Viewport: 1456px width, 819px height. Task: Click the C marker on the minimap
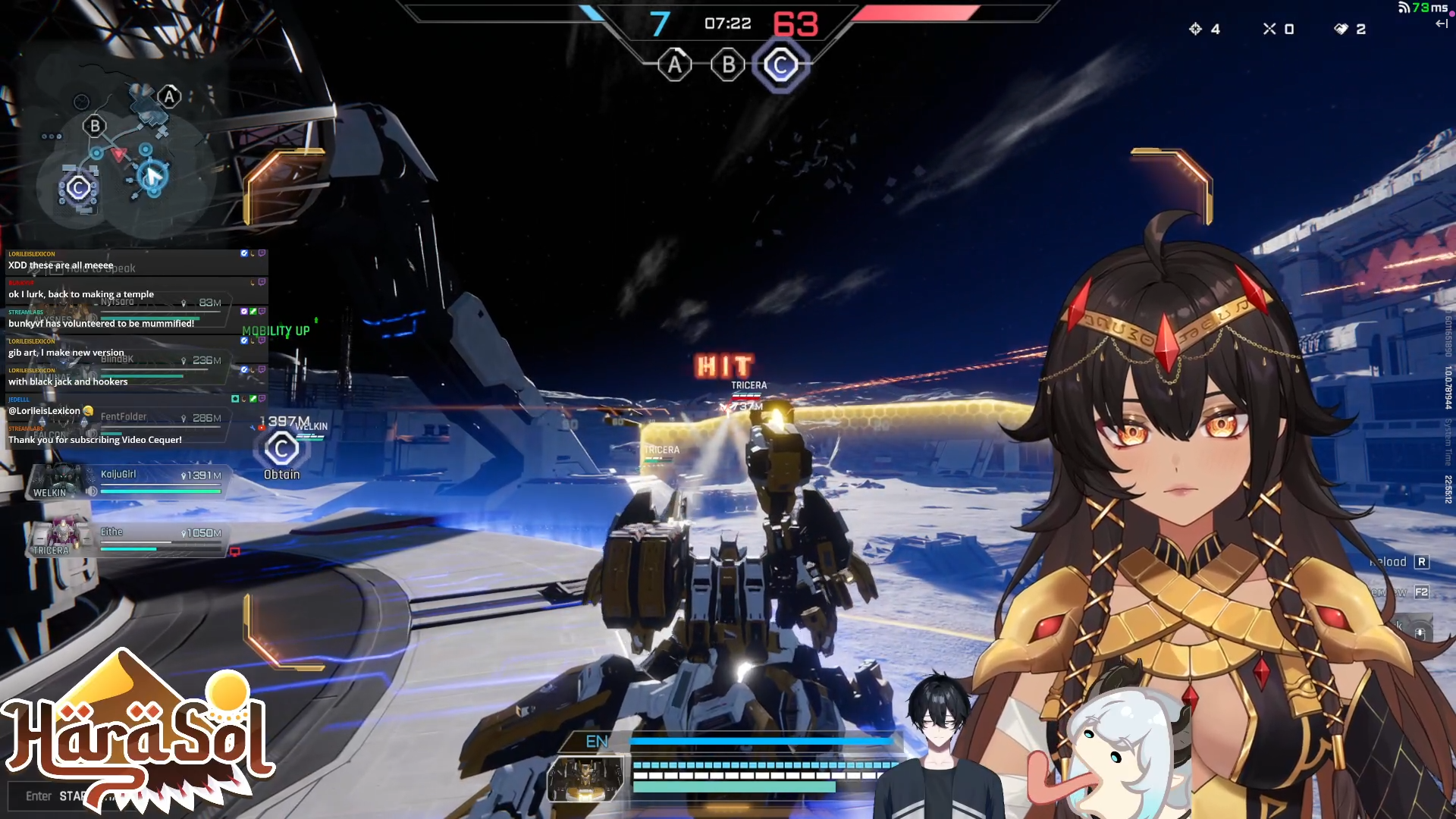point(78,188)
